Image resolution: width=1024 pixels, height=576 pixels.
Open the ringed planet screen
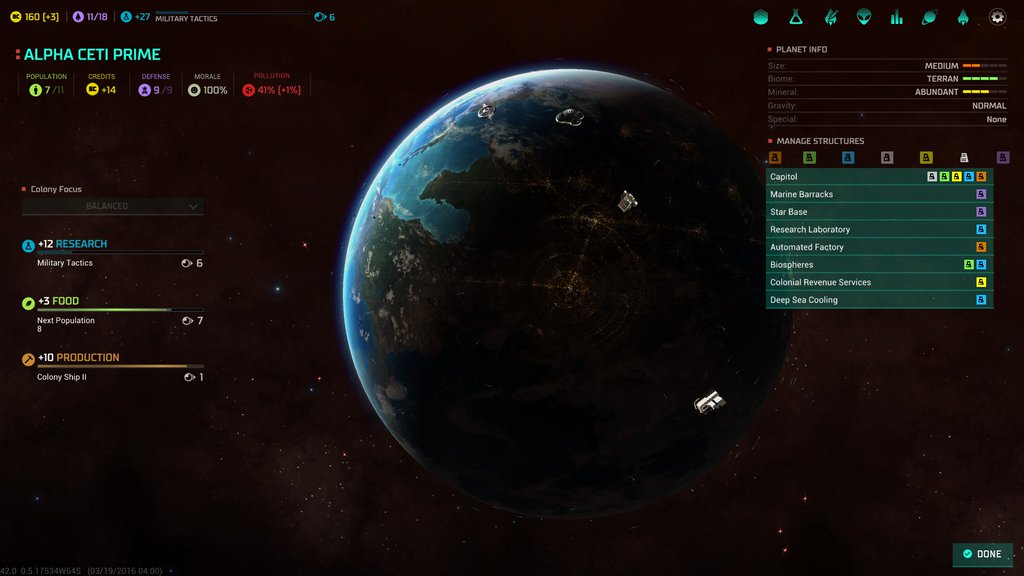click(929, 17)
